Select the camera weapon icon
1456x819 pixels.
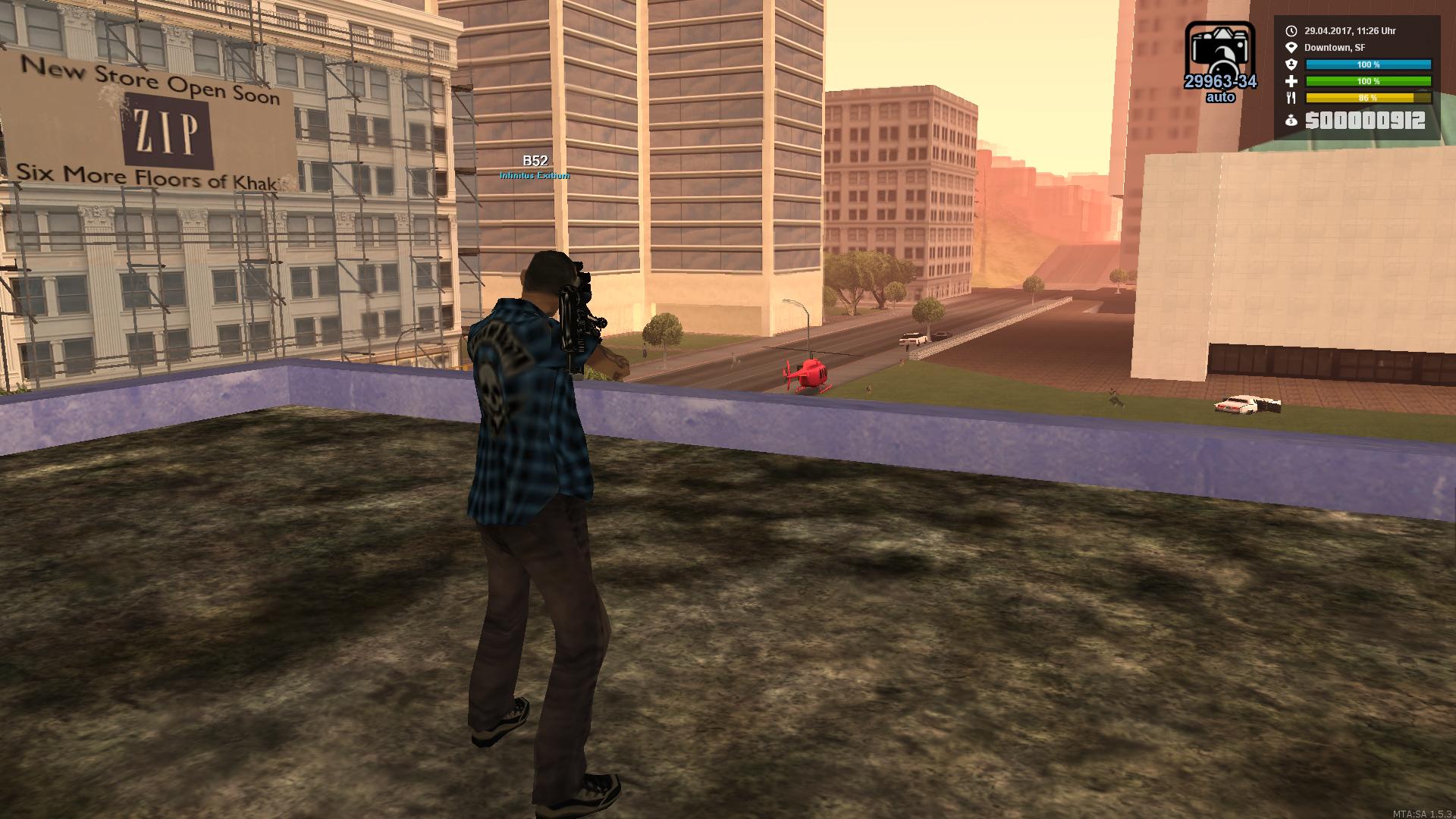point(1219,50)
